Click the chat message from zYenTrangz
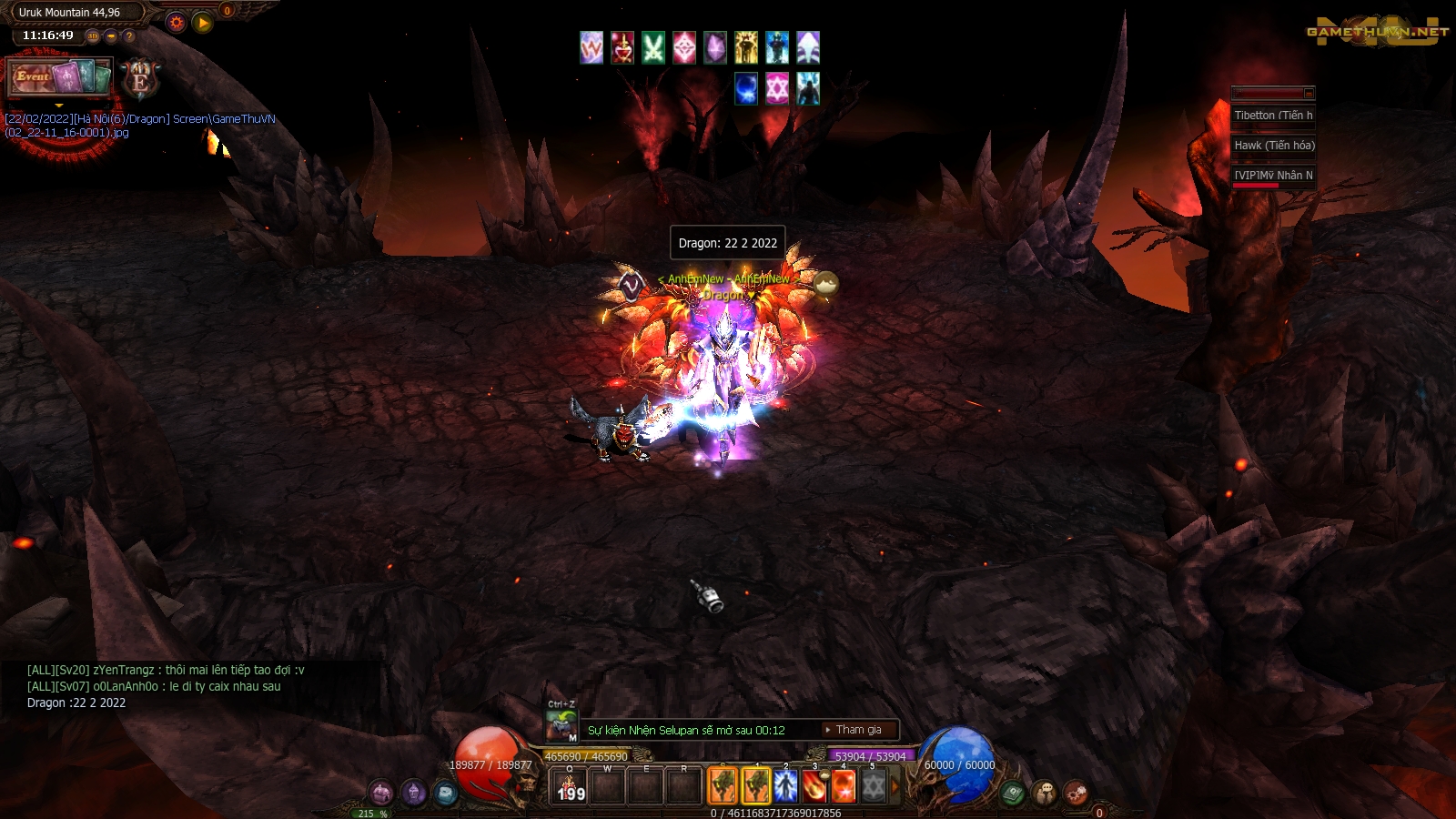 (164, 668)
